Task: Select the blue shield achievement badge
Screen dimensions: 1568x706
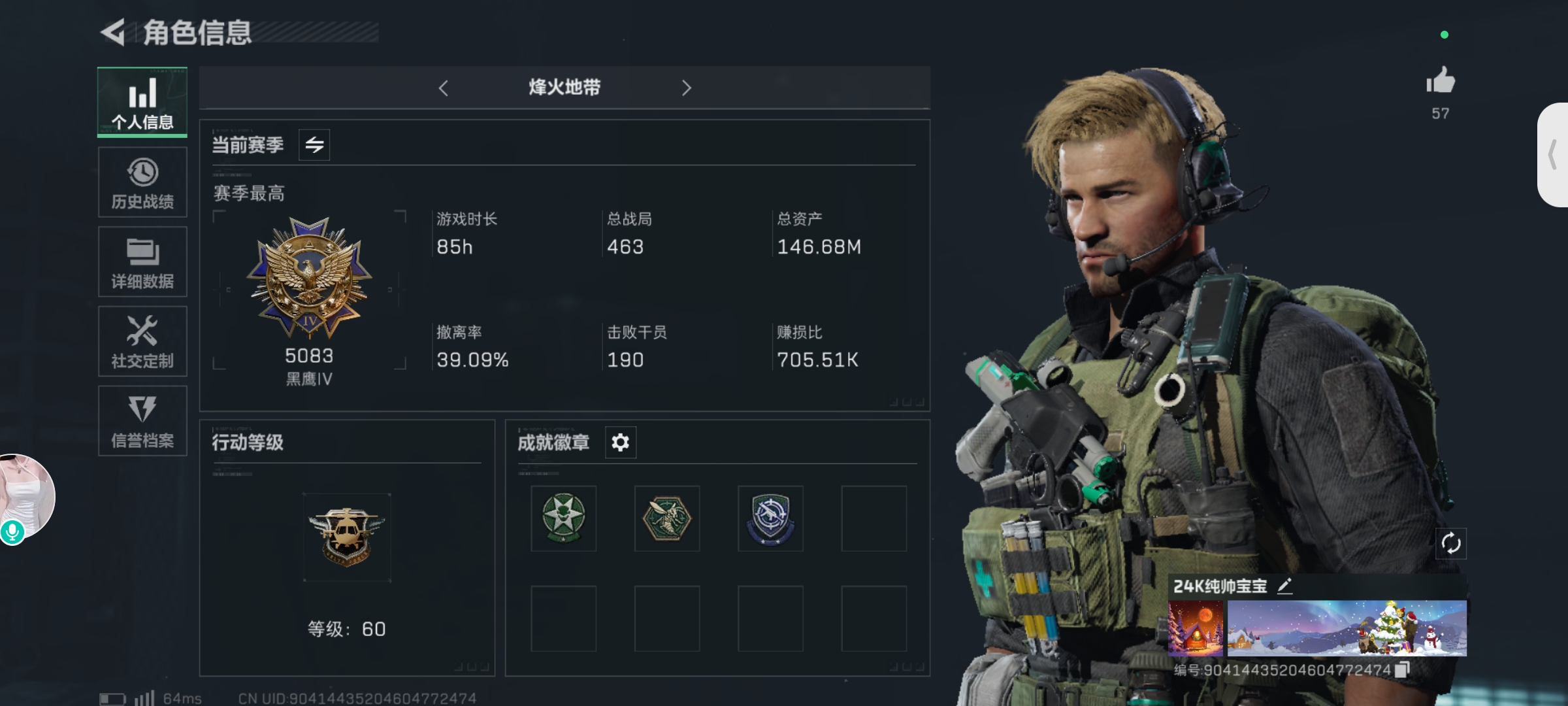Action: (770, 518)
